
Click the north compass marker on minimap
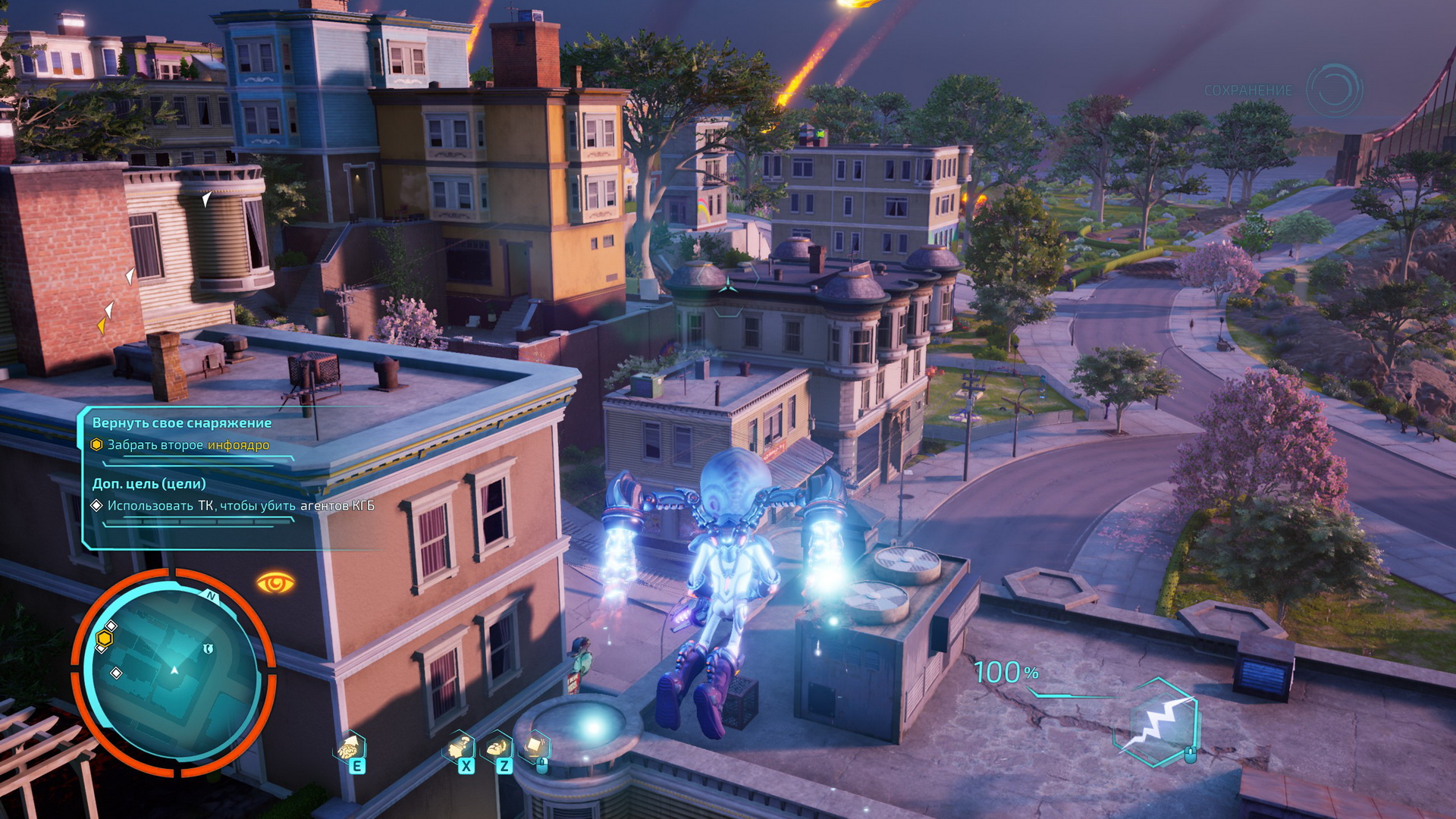pyautogui.click(x=212, y=598)
